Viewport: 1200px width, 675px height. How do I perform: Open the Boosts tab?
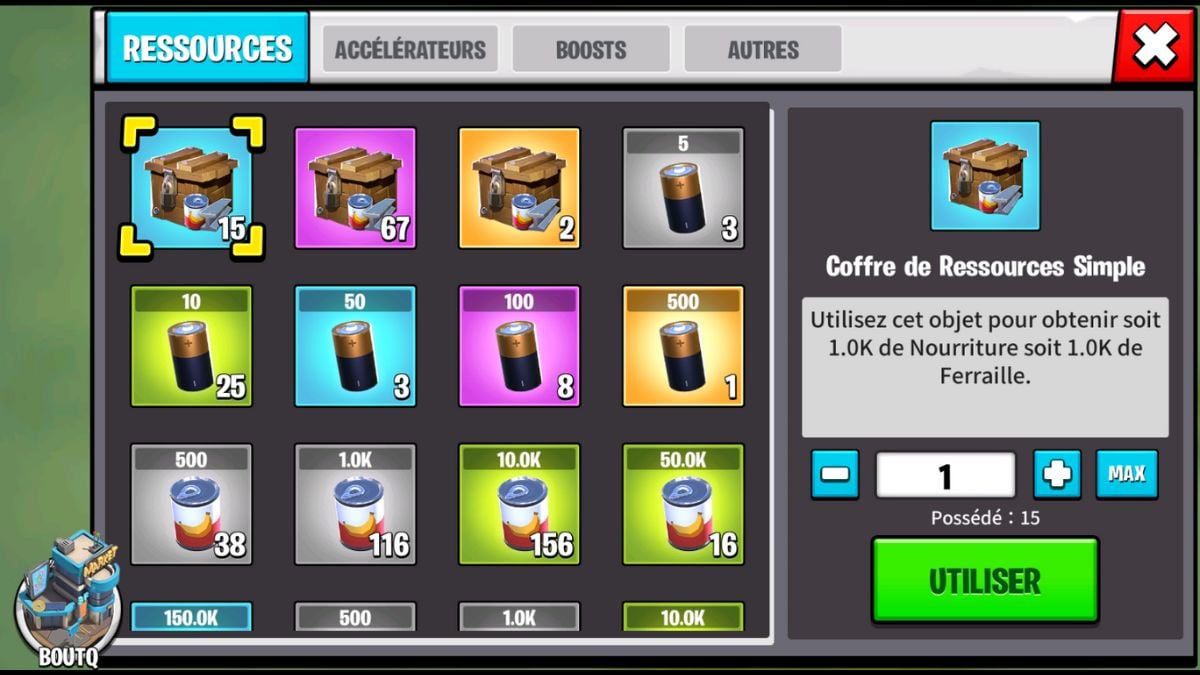pyautogui.click(x=591, y=50)
